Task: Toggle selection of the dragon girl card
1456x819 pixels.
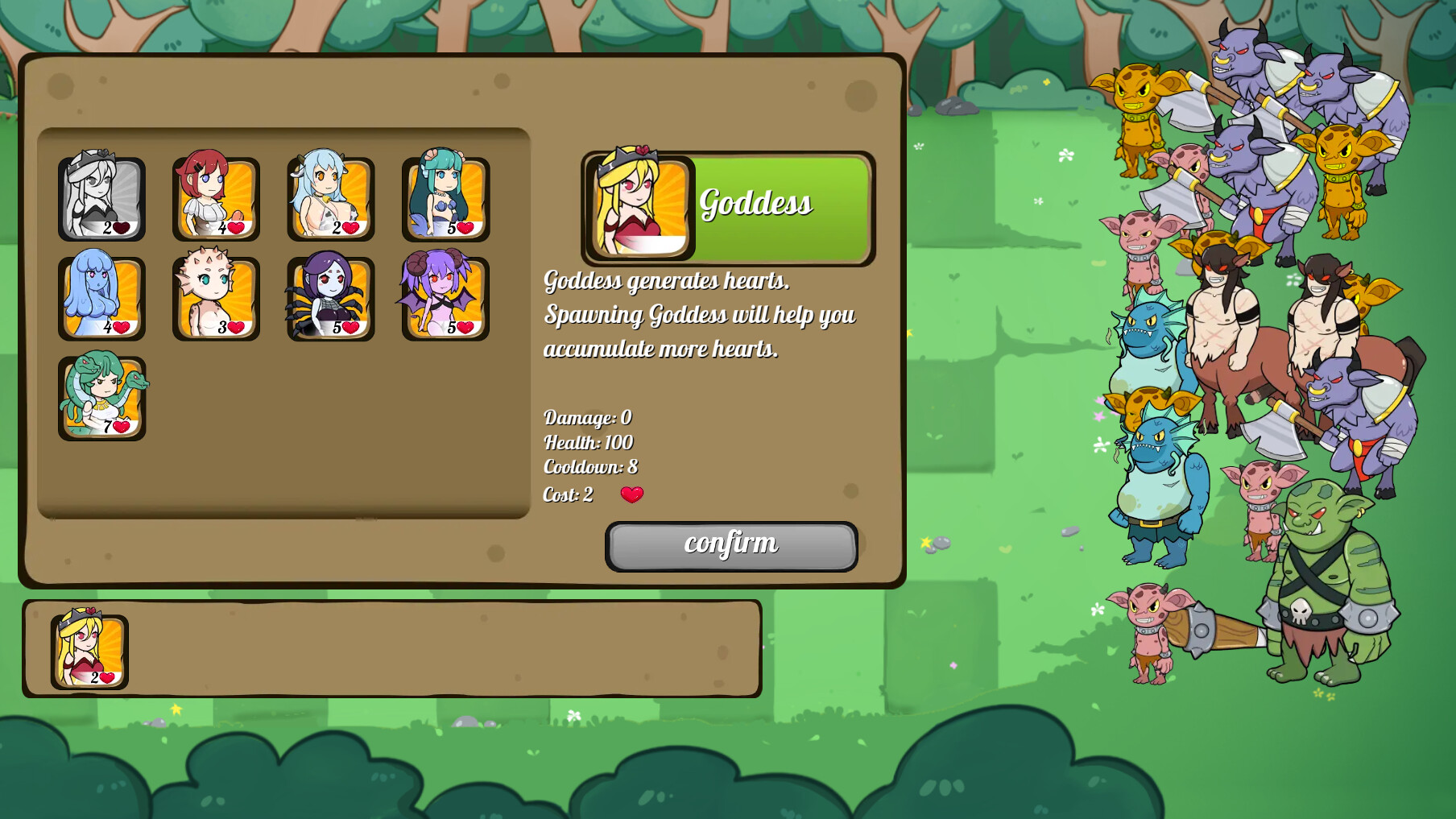Action: pyautogui.click(x=217, y=298)
